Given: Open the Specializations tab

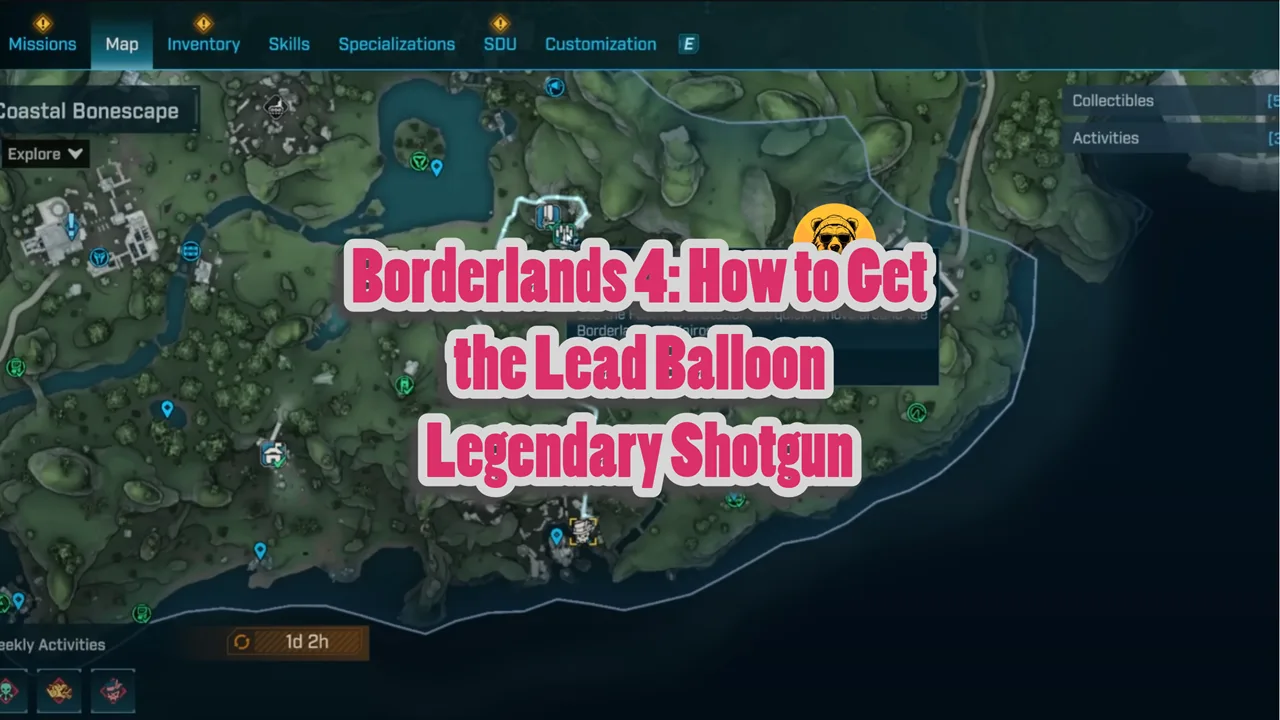Looking at the screenshot, I should (x=396, y=44).
